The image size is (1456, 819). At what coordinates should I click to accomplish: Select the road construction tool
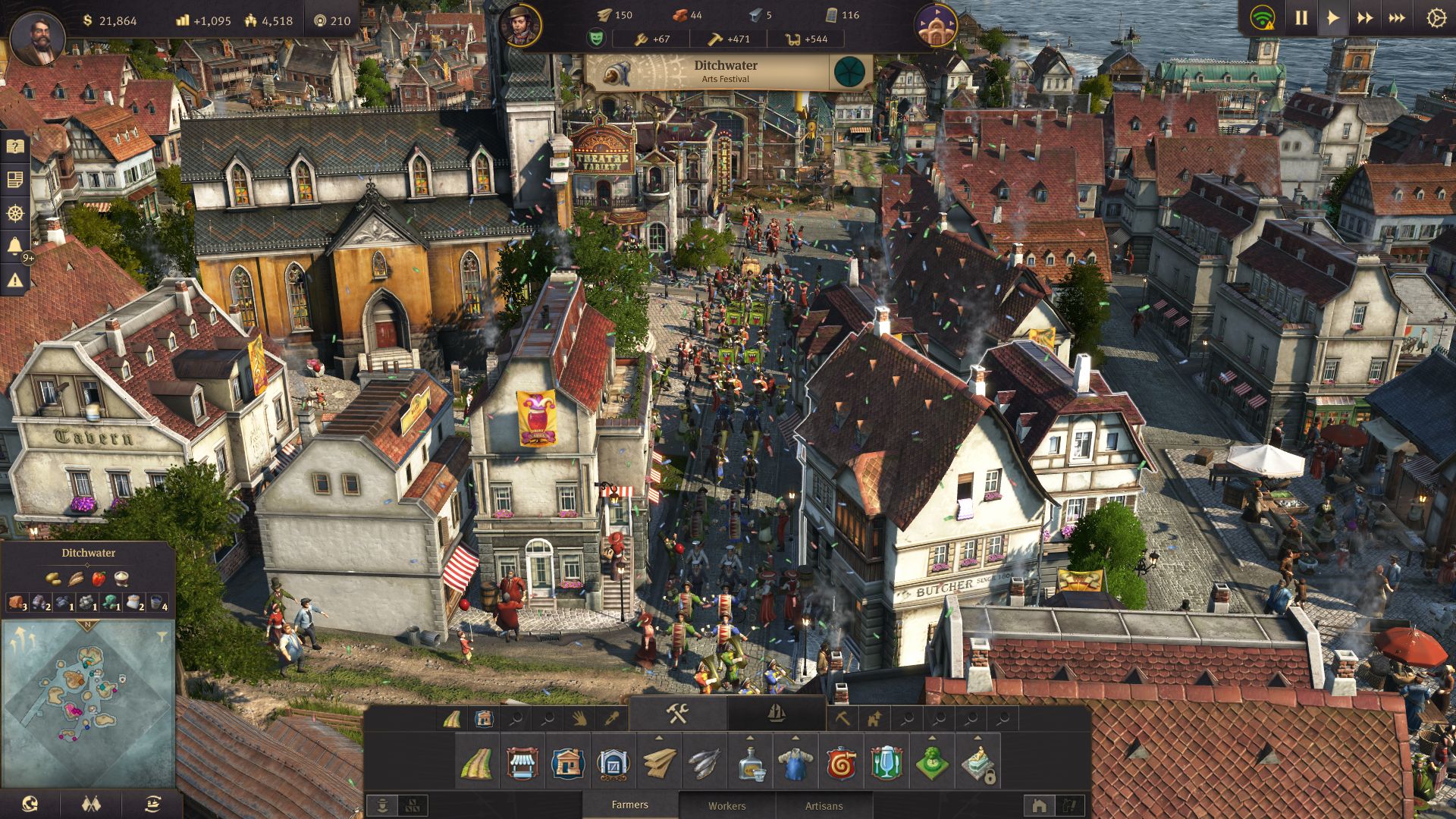point(477,763)
